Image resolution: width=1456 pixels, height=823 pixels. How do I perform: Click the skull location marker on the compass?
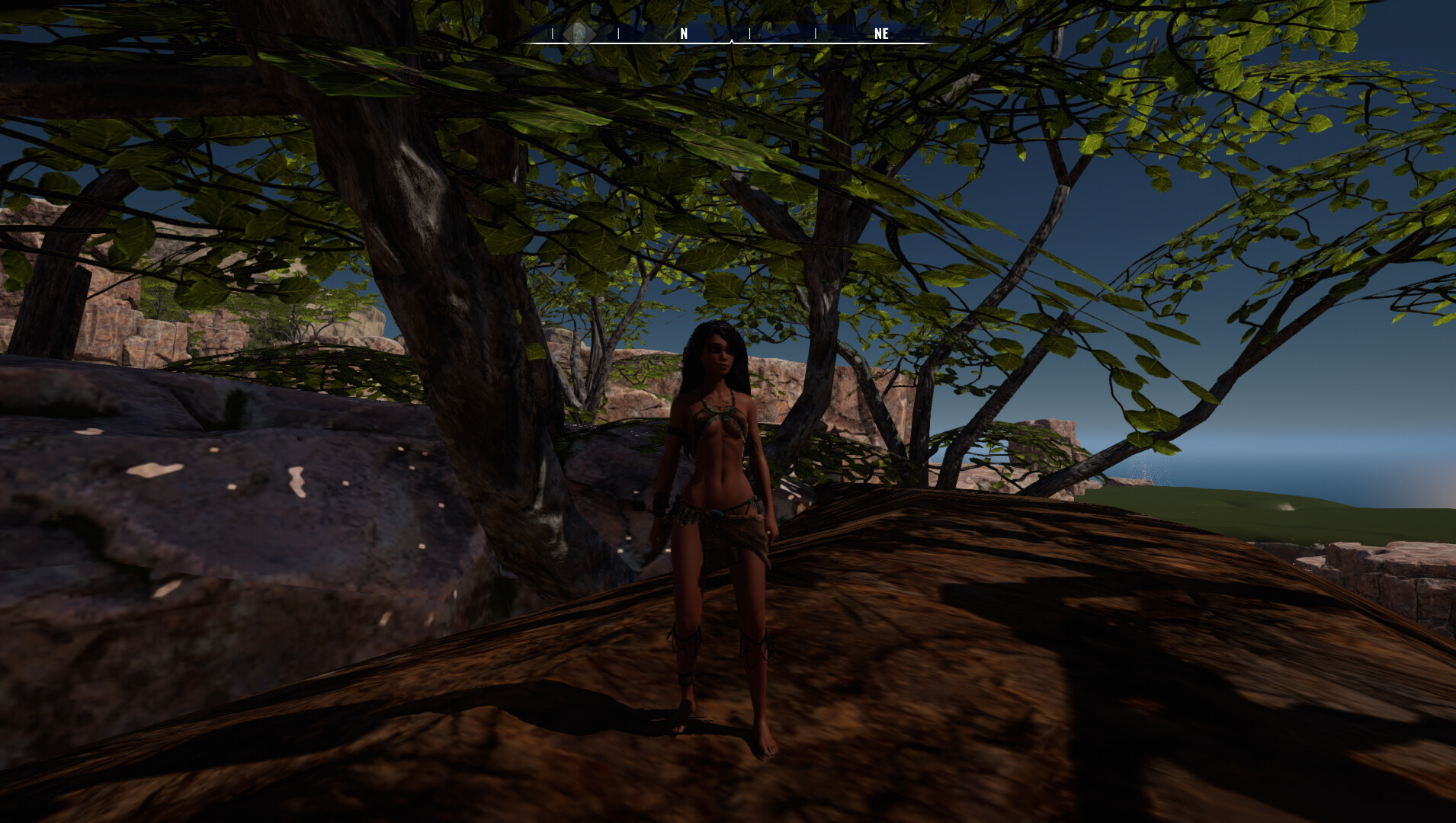click(579, 34)
